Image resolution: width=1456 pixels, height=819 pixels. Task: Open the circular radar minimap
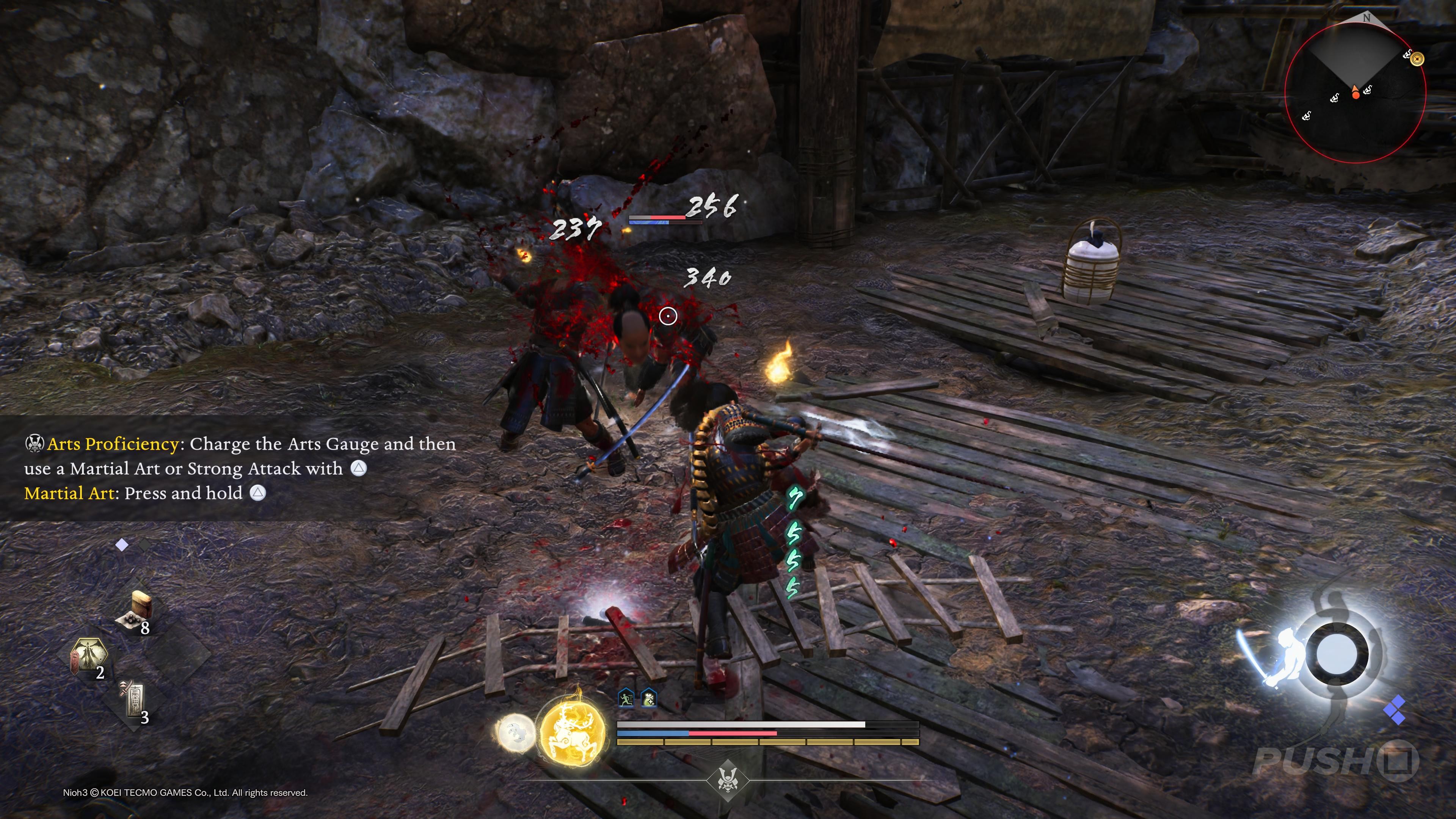coord(1355,93)
